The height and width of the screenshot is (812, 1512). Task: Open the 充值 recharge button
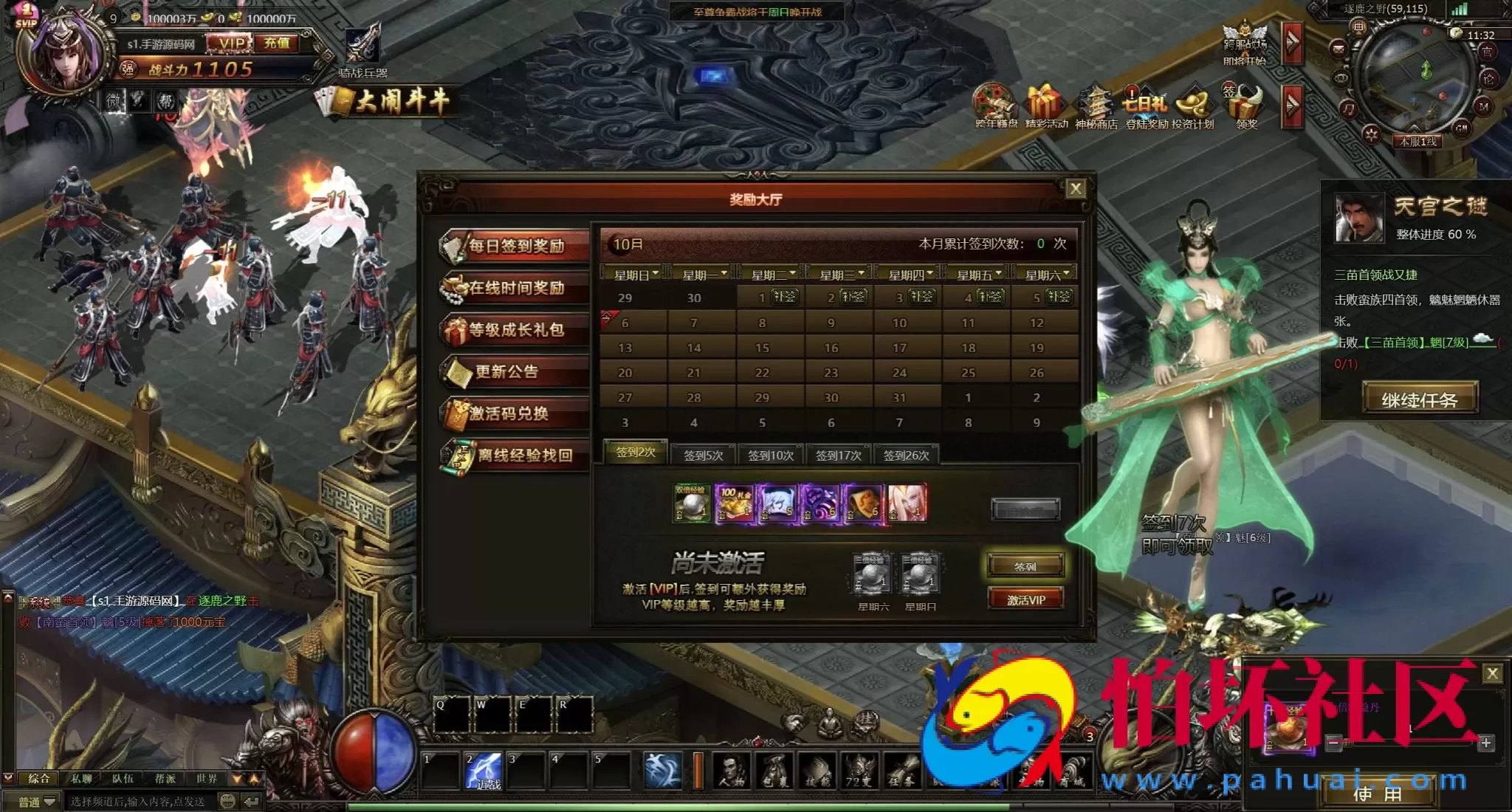[277, 44]
